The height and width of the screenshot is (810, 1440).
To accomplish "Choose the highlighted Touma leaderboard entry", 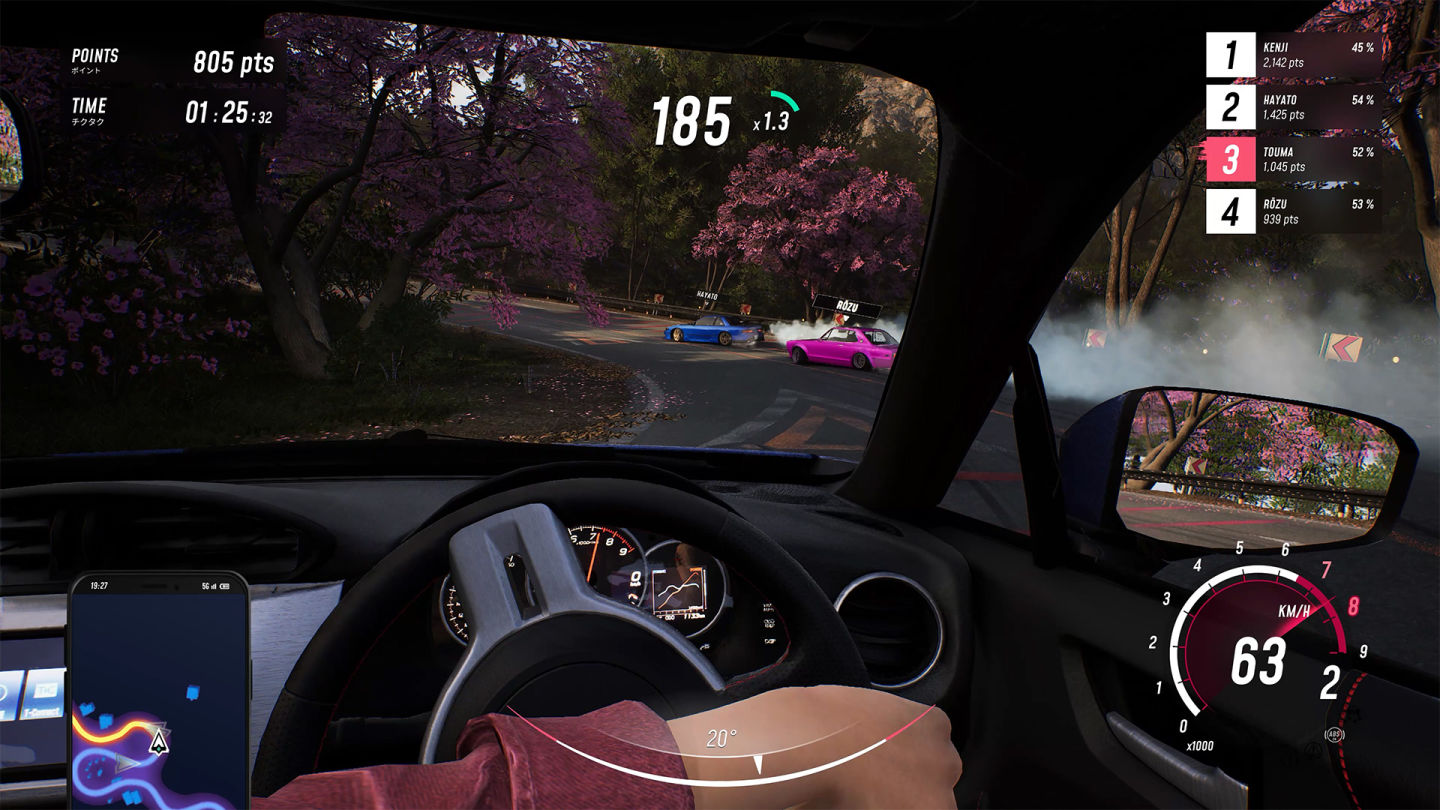I will [1292, 159].
